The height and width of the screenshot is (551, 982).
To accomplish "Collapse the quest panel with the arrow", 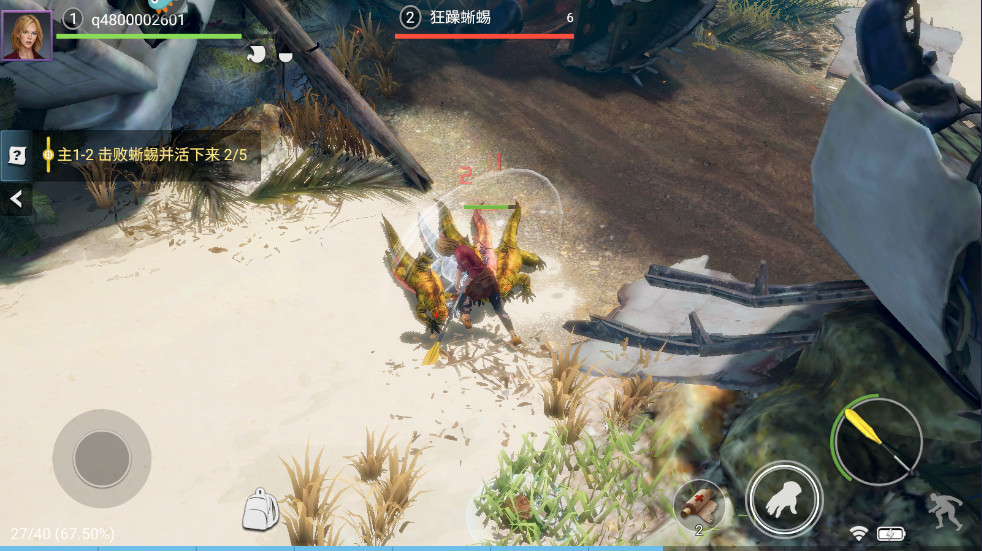I will point(16,200).
